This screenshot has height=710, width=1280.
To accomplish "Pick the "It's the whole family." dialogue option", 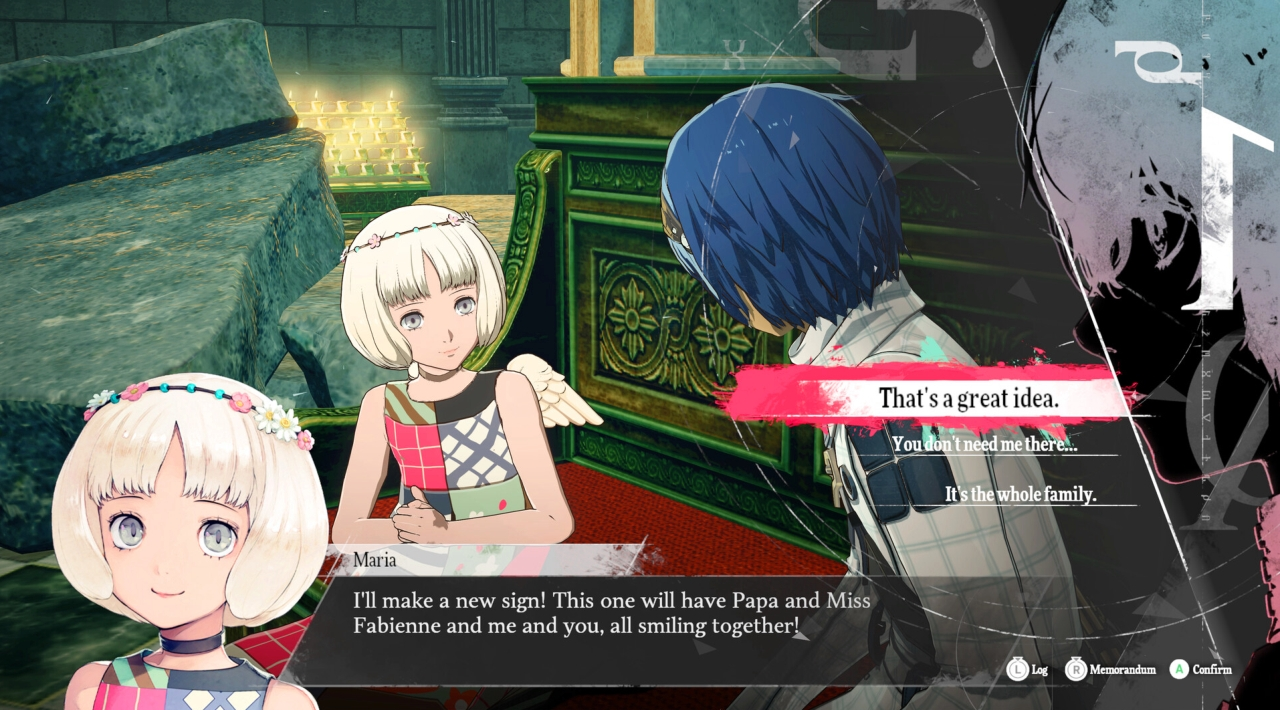I will [1020, 494].
